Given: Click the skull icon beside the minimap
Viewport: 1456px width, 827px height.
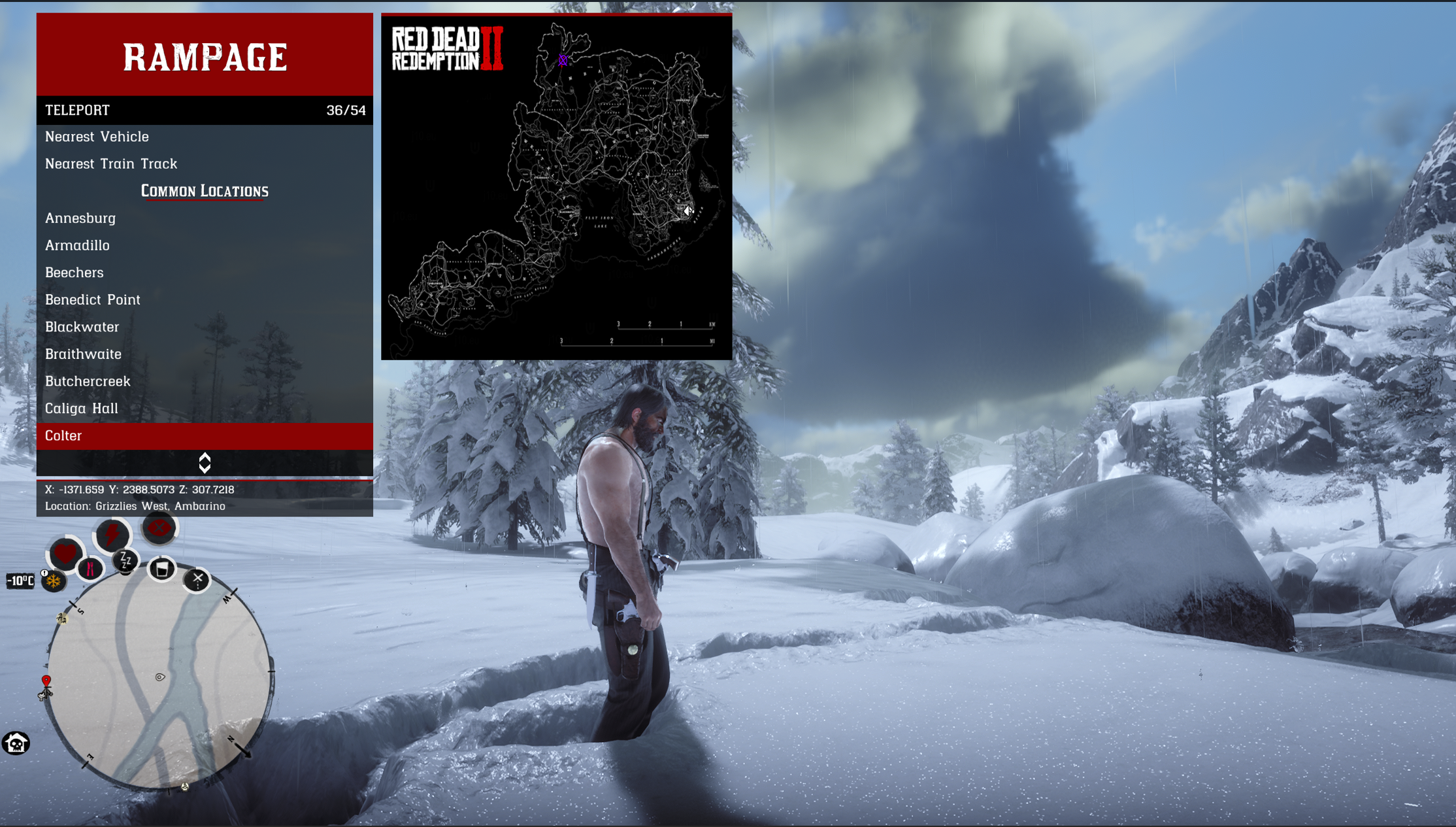Looking at the screenshot, I should click(x=16, y=743).
